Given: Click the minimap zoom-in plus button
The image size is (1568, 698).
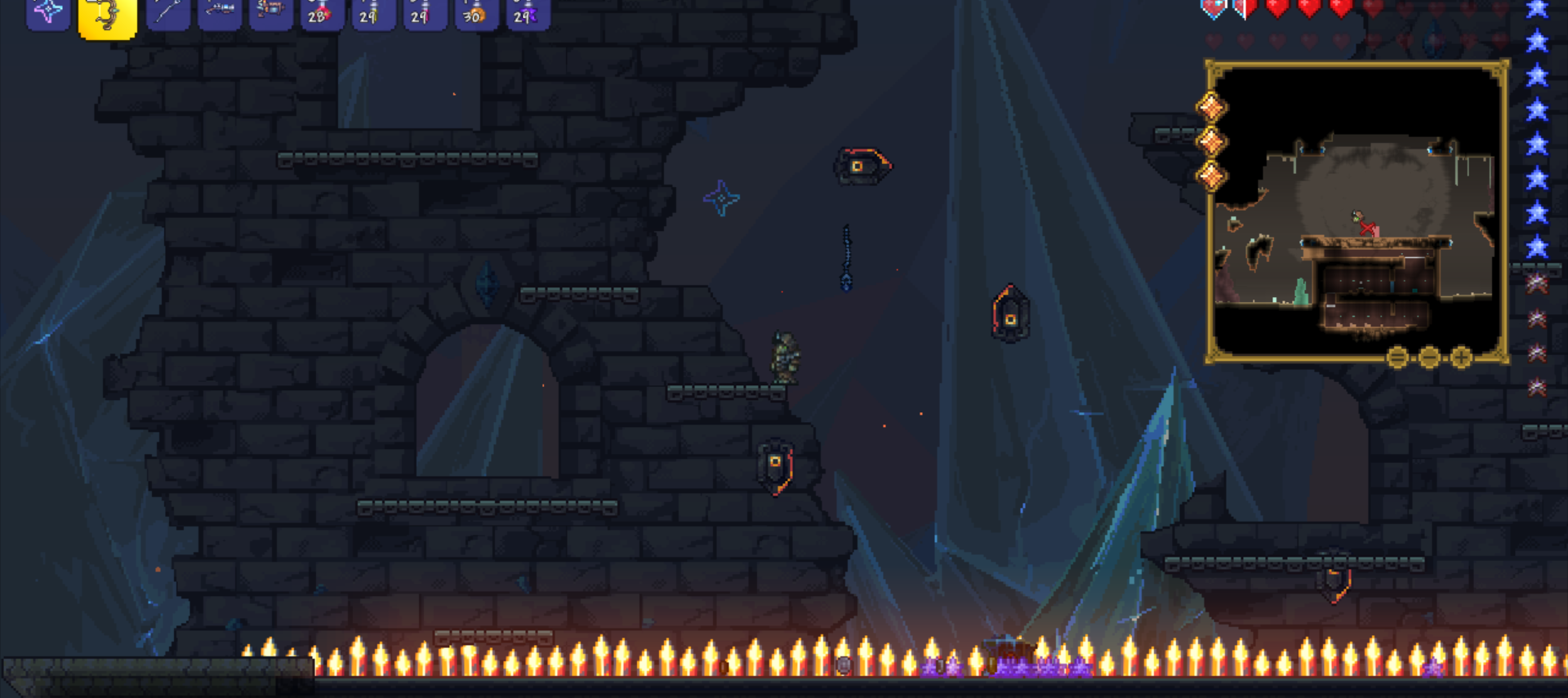Looking at the screenshot, I should point(1460,357).
